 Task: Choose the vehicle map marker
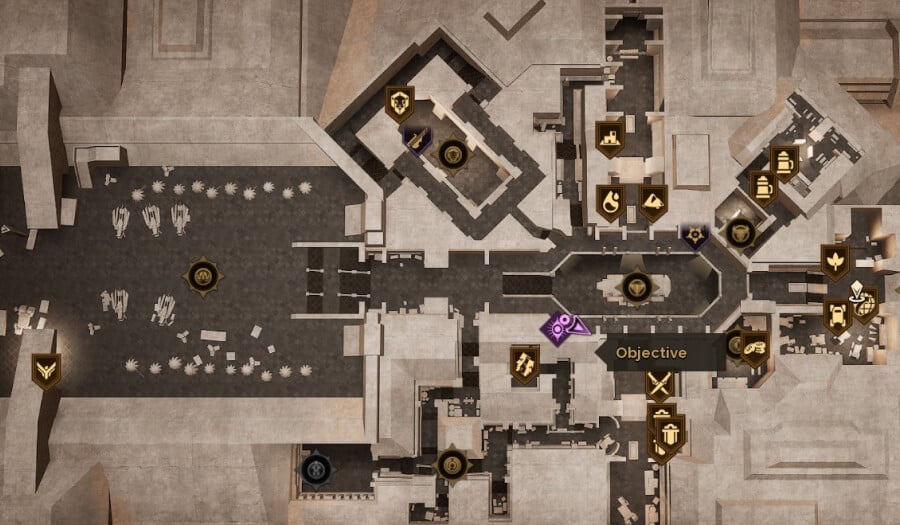click(x=836, y=316)
